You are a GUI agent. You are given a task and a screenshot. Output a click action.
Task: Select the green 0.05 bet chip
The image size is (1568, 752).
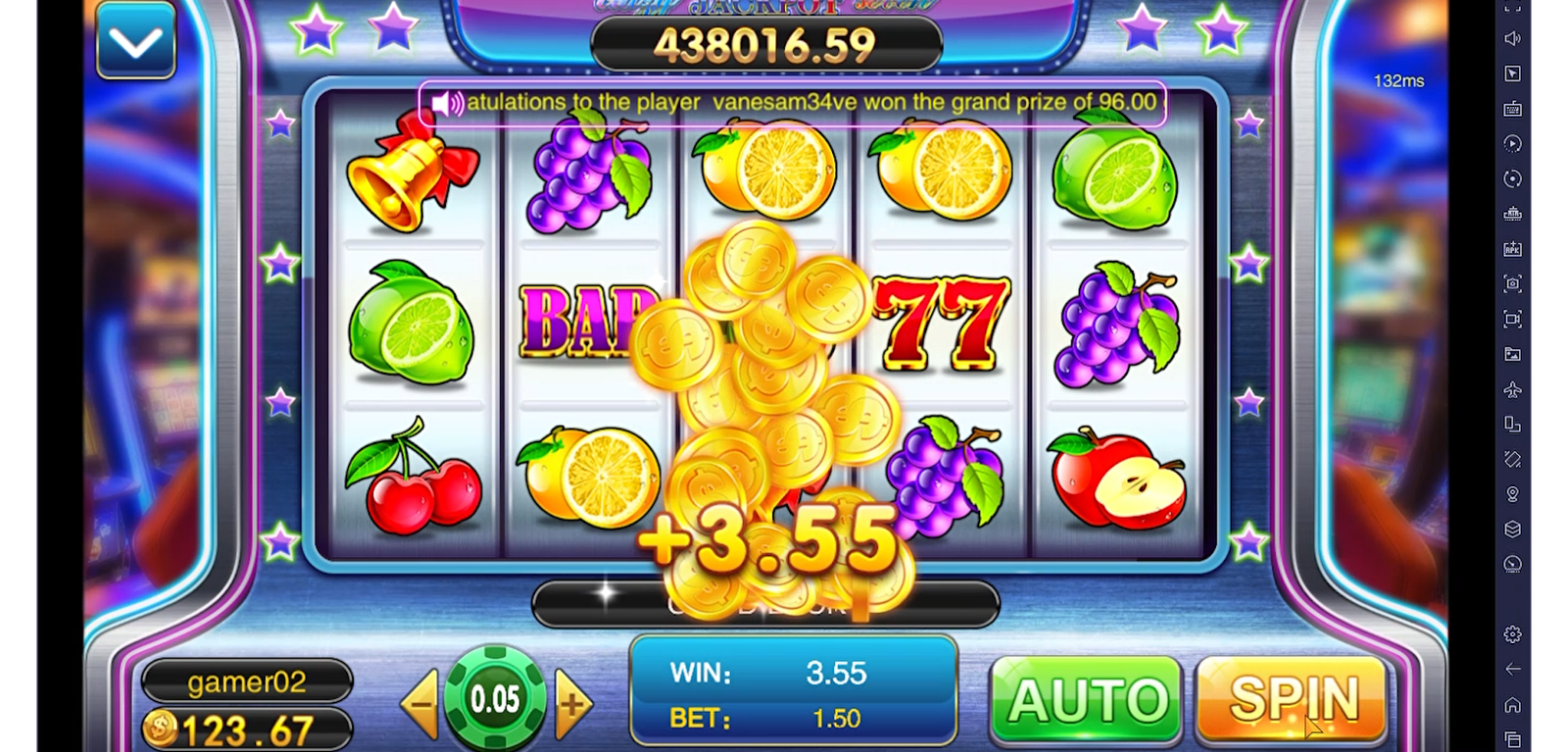pos(495,698)
